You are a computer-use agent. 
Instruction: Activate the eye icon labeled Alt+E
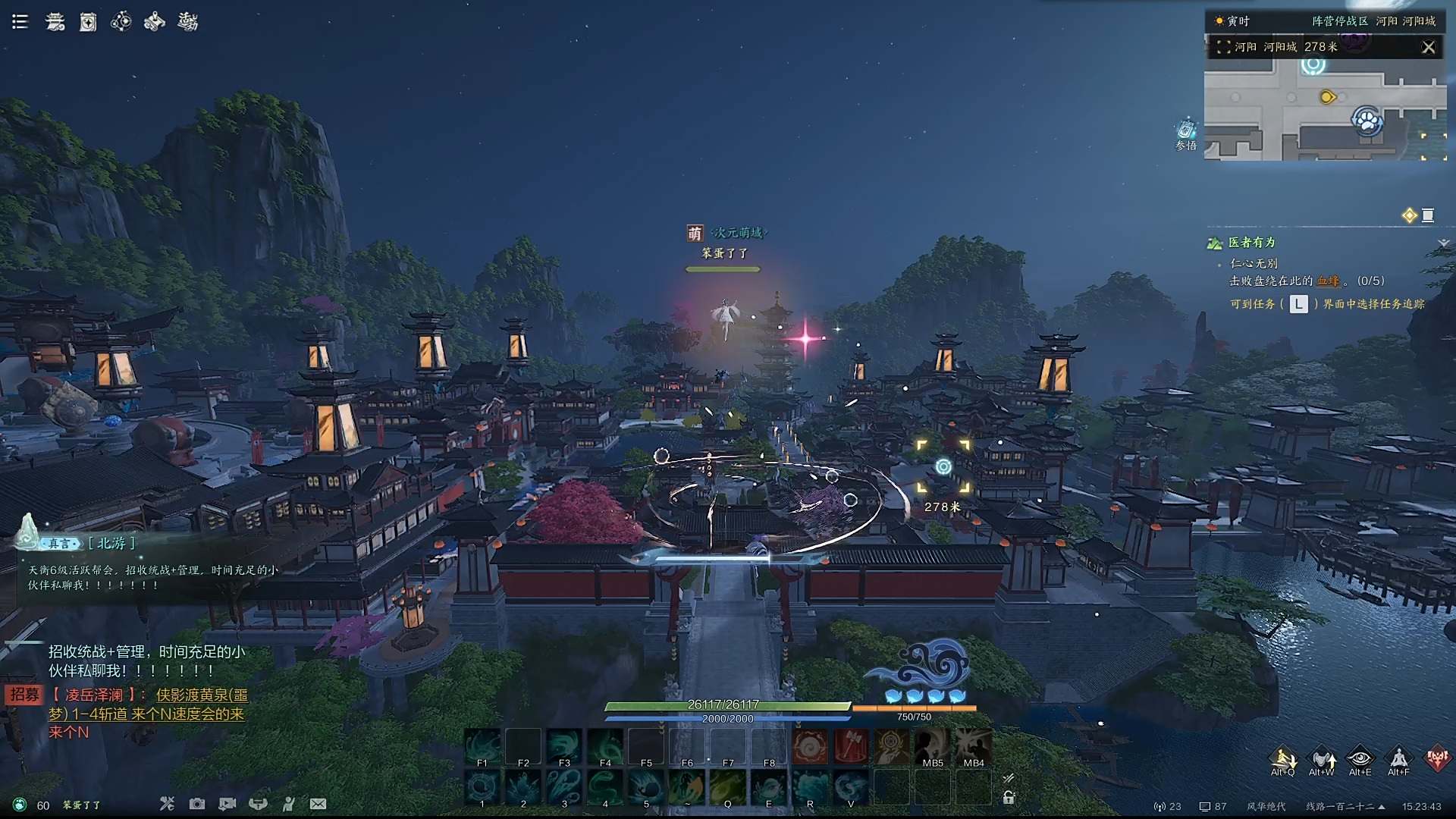tap(1360, 758)
